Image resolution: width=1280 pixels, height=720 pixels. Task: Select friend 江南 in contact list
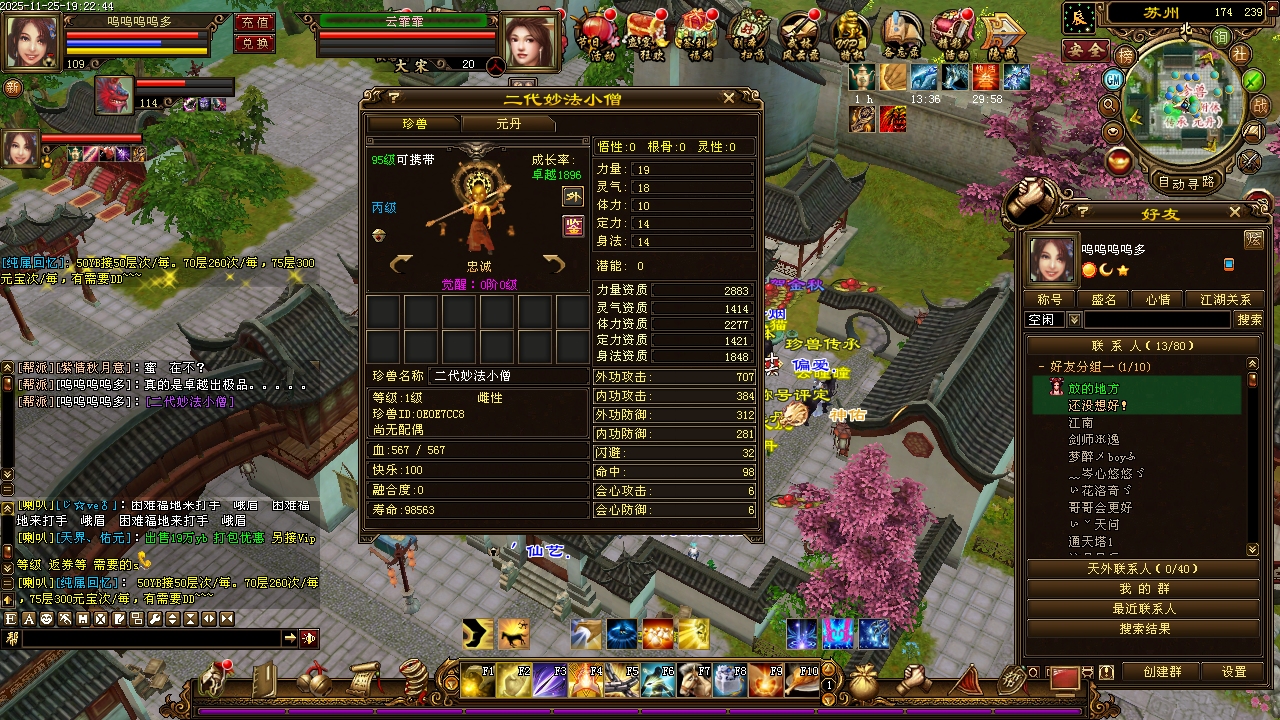1081,423
